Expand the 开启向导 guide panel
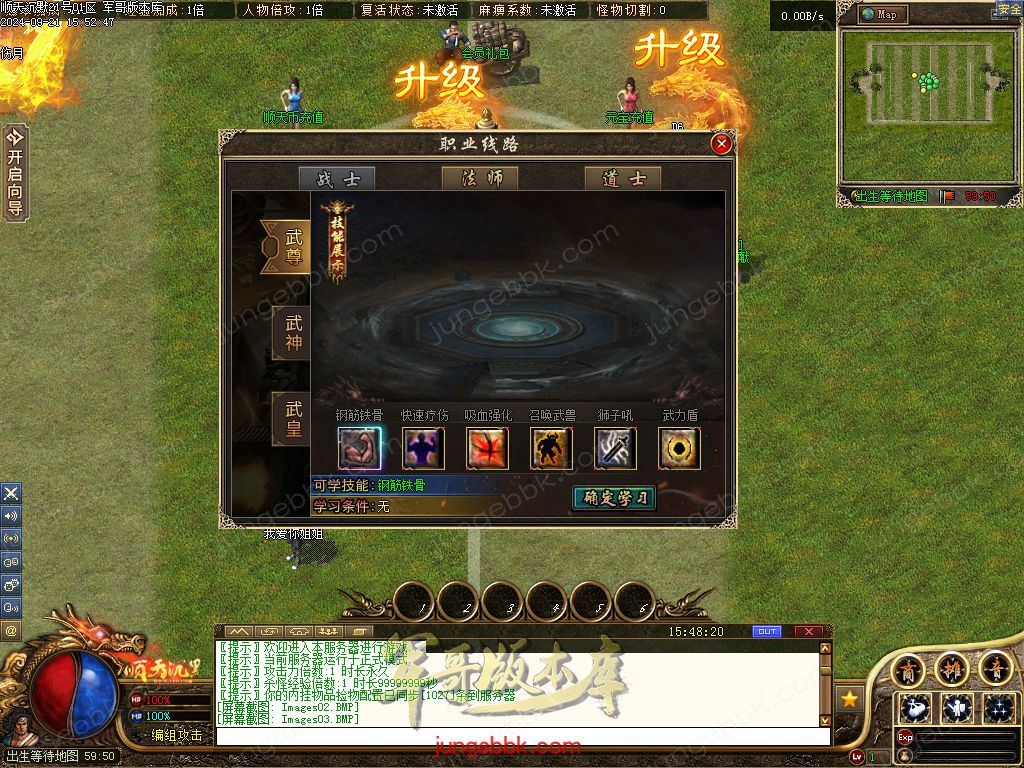This screenshot has width=1024, height=768. [x=15, y=172]
